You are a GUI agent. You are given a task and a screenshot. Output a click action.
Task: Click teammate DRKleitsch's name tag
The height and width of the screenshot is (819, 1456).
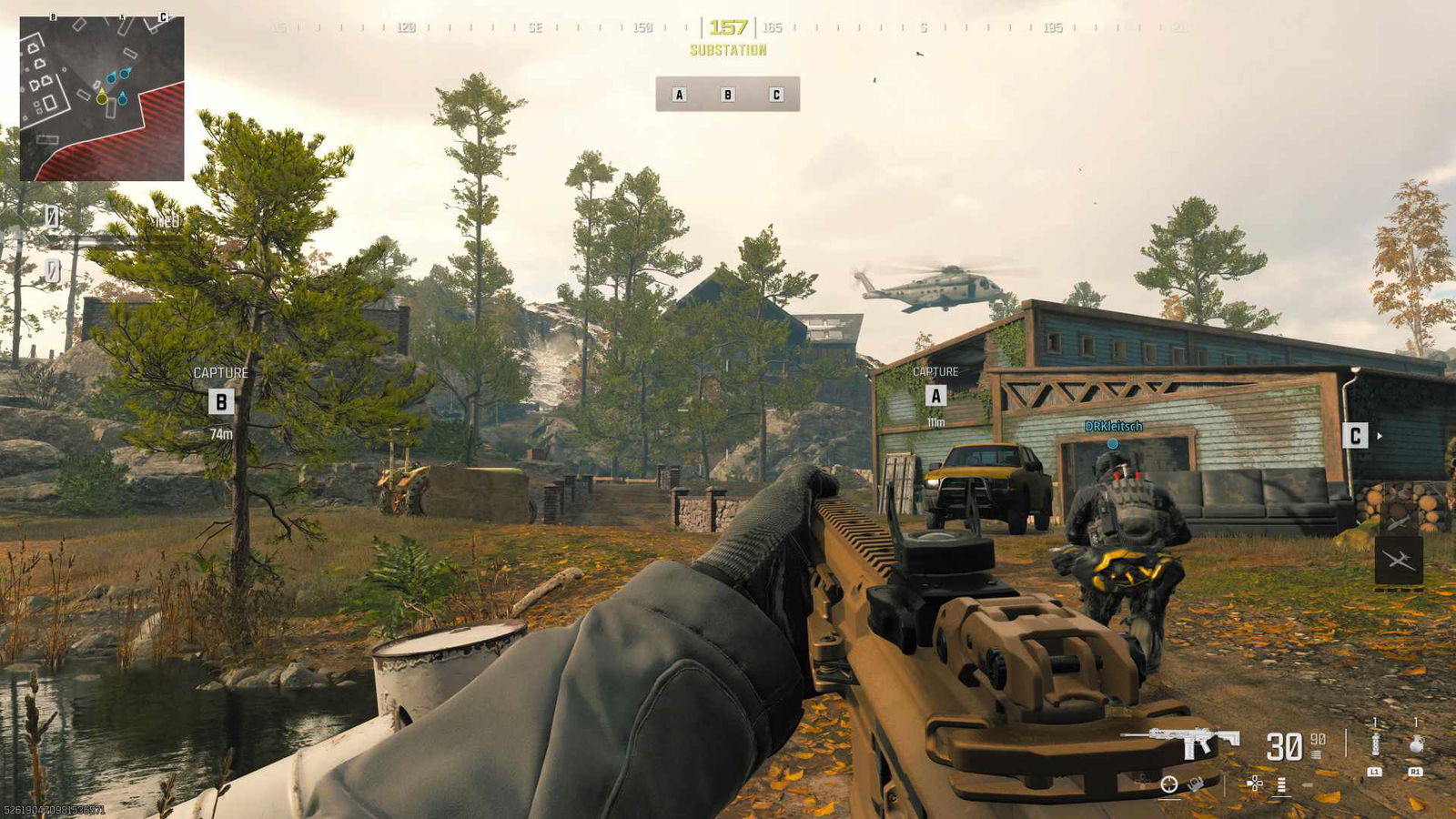(1113, 426)
